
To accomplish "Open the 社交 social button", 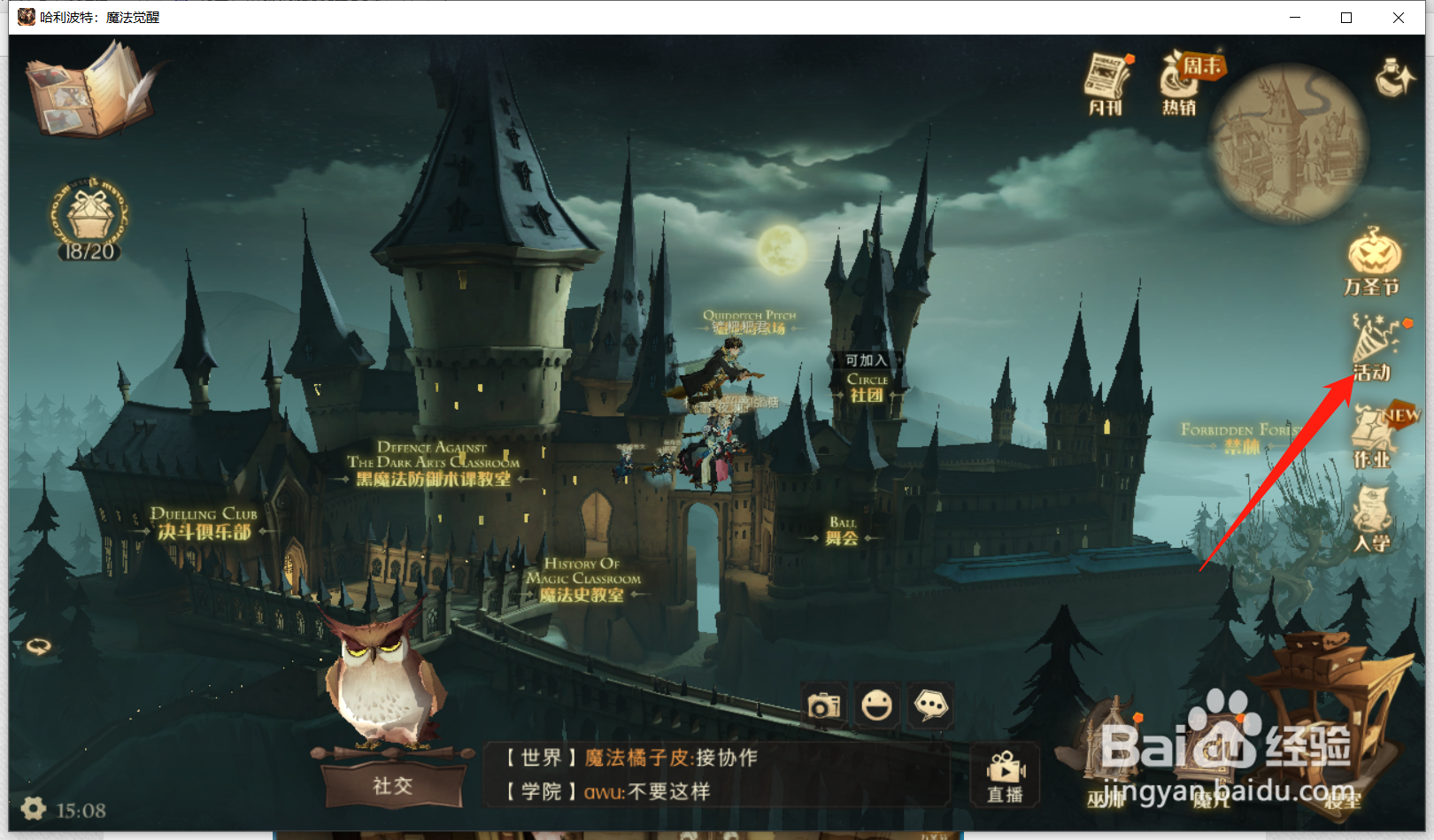I will click(393, 785).
